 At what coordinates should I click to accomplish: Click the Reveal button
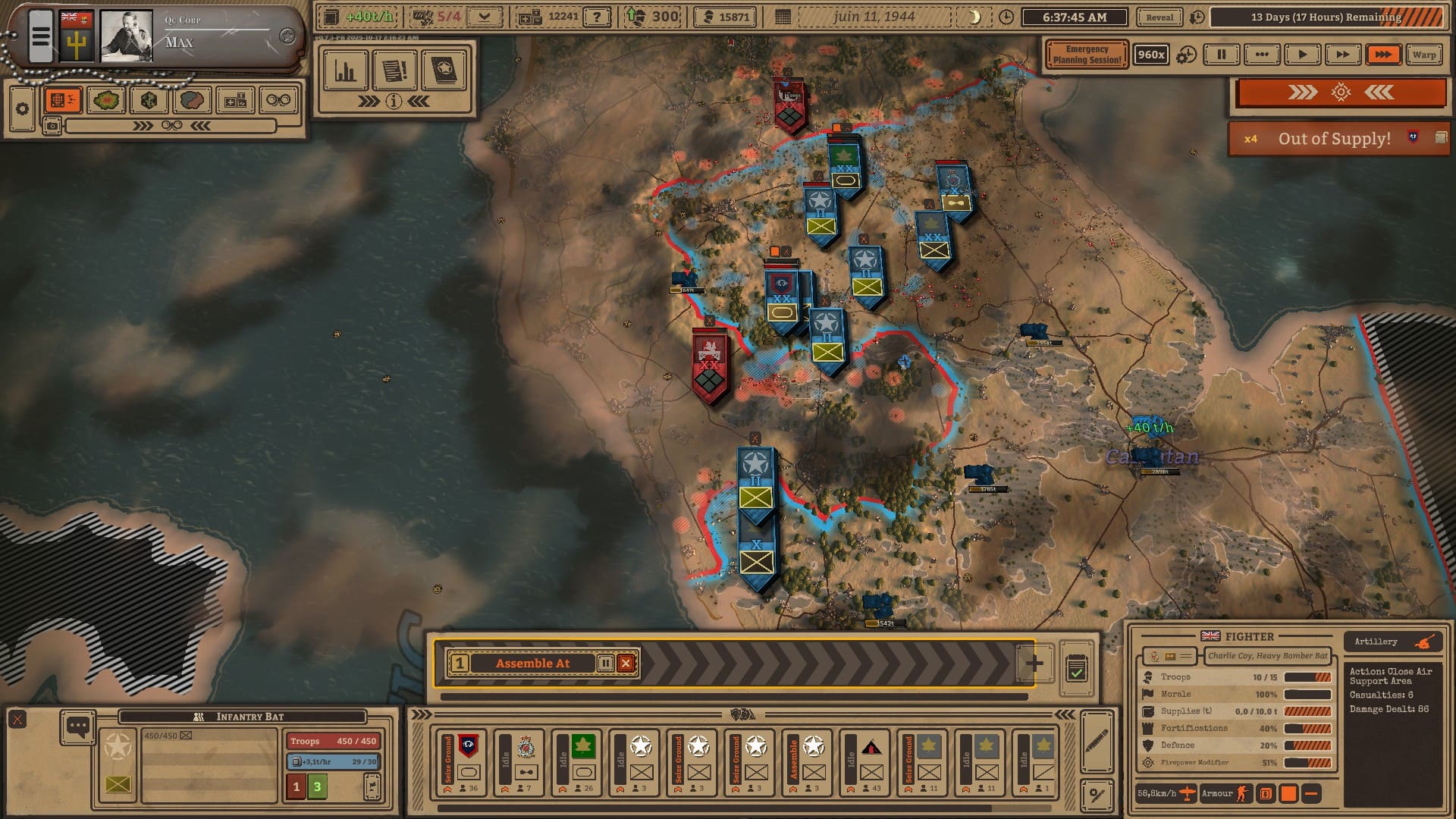pyautogui.click(x=1159, y=17)
